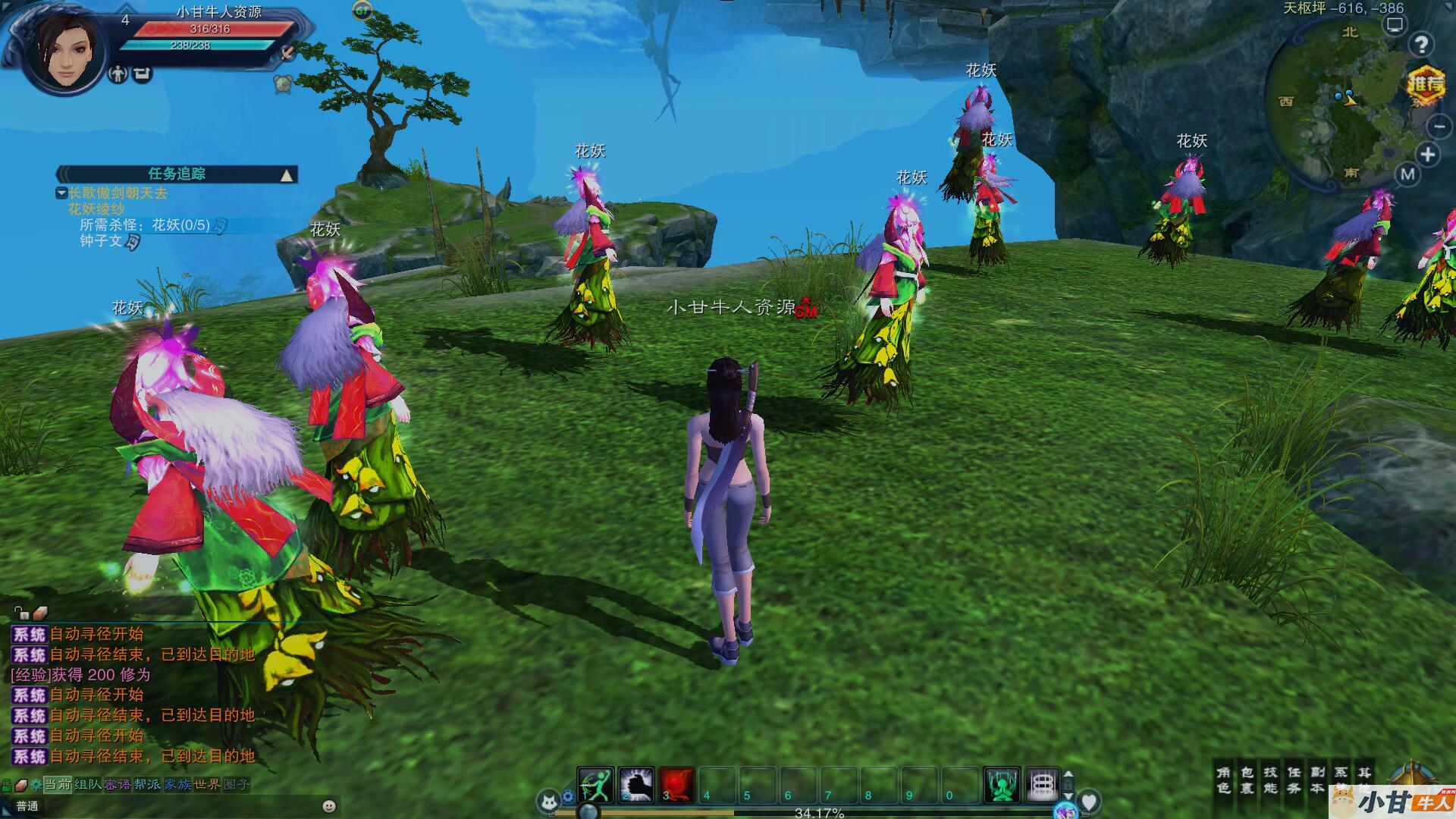Screen dimensions: 1456x819
Task: Click the white cage skill icon
Action: (1043, 785)
